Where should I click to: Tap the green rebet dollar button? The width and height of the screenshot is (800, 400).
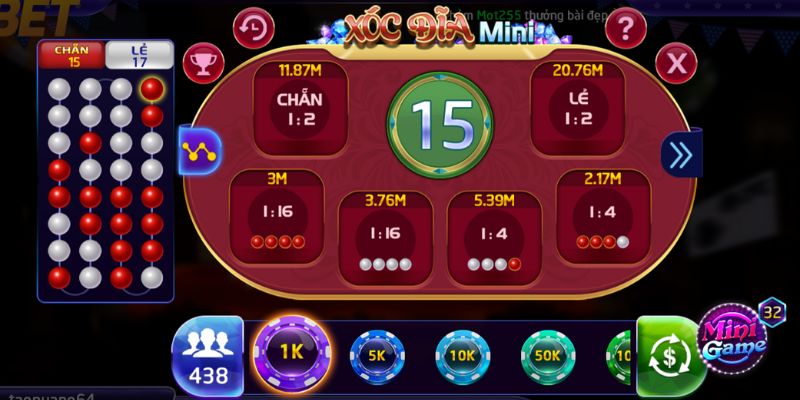(x=671, y=355)
